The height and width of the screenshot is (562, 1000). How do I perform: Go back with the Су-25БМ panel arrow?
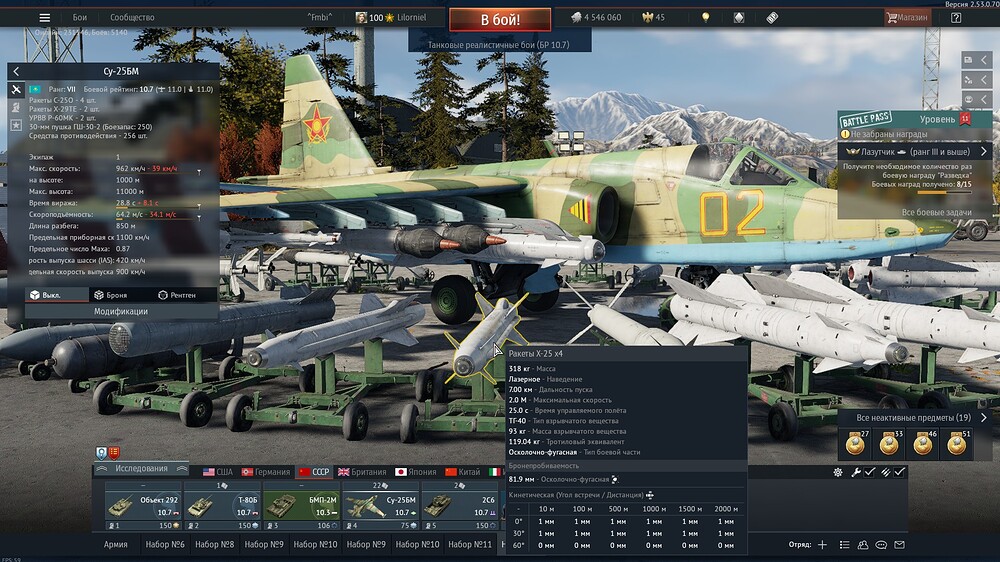tap(16, 72)
